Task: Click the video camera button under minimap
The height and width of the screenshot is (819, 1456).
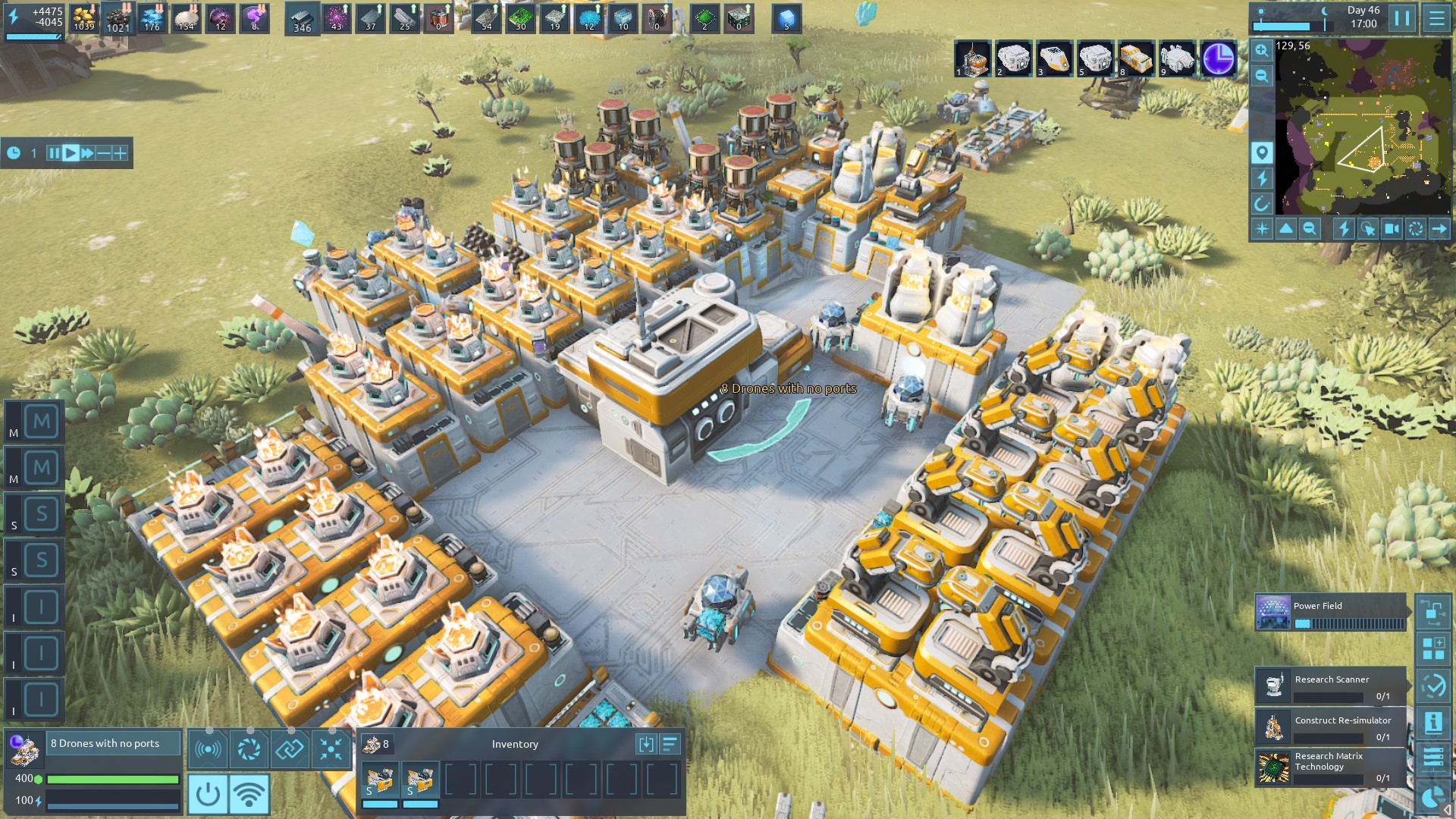Action: 1392,229
